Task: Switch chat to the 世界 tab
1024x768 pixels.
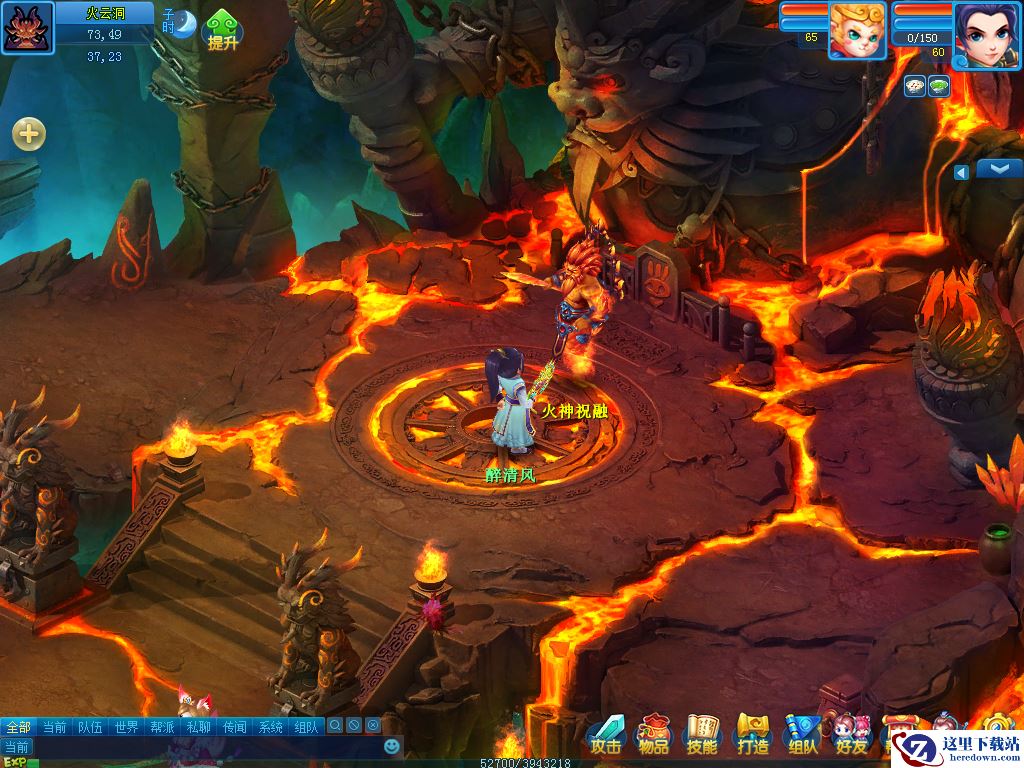Action: 126,727
